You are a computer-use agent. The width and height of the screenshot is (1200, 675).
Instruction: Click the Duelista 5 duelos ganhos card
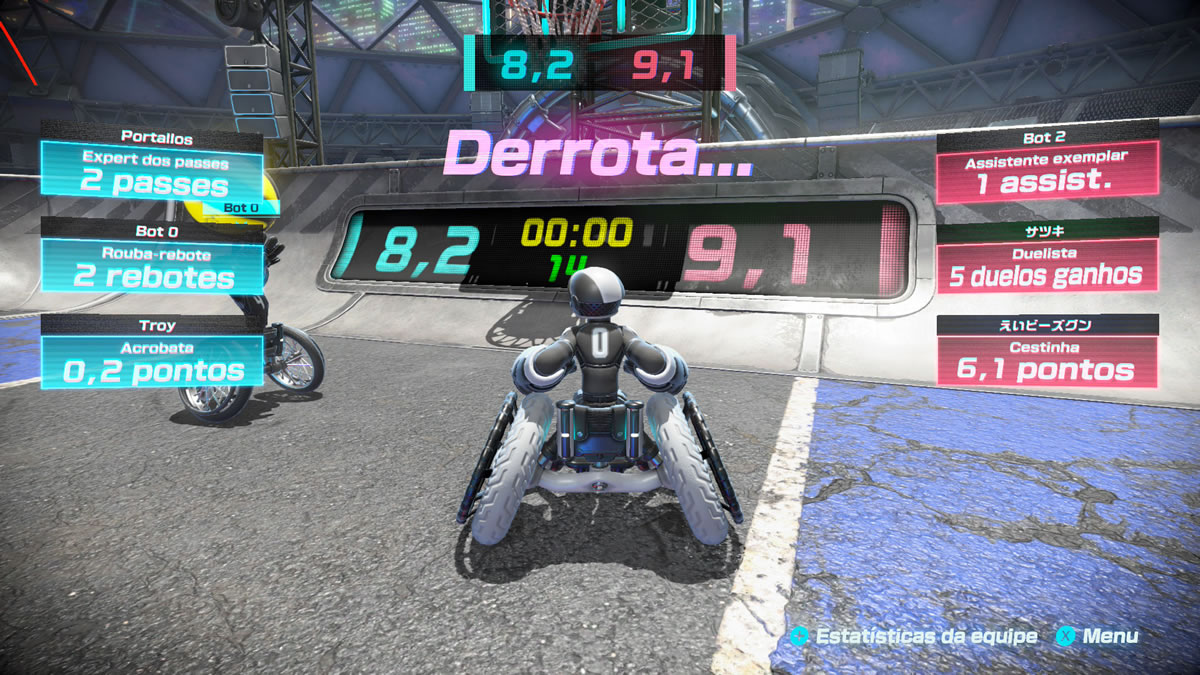pyautogui.click(x=1047, y=266)
